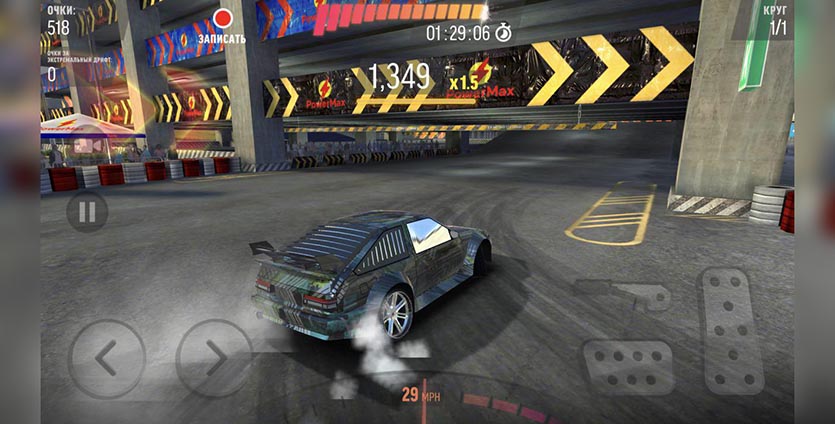Screen dimensions: 835x424
Task: Steer right with the right arrow button
Action: [x=213, y=357]
